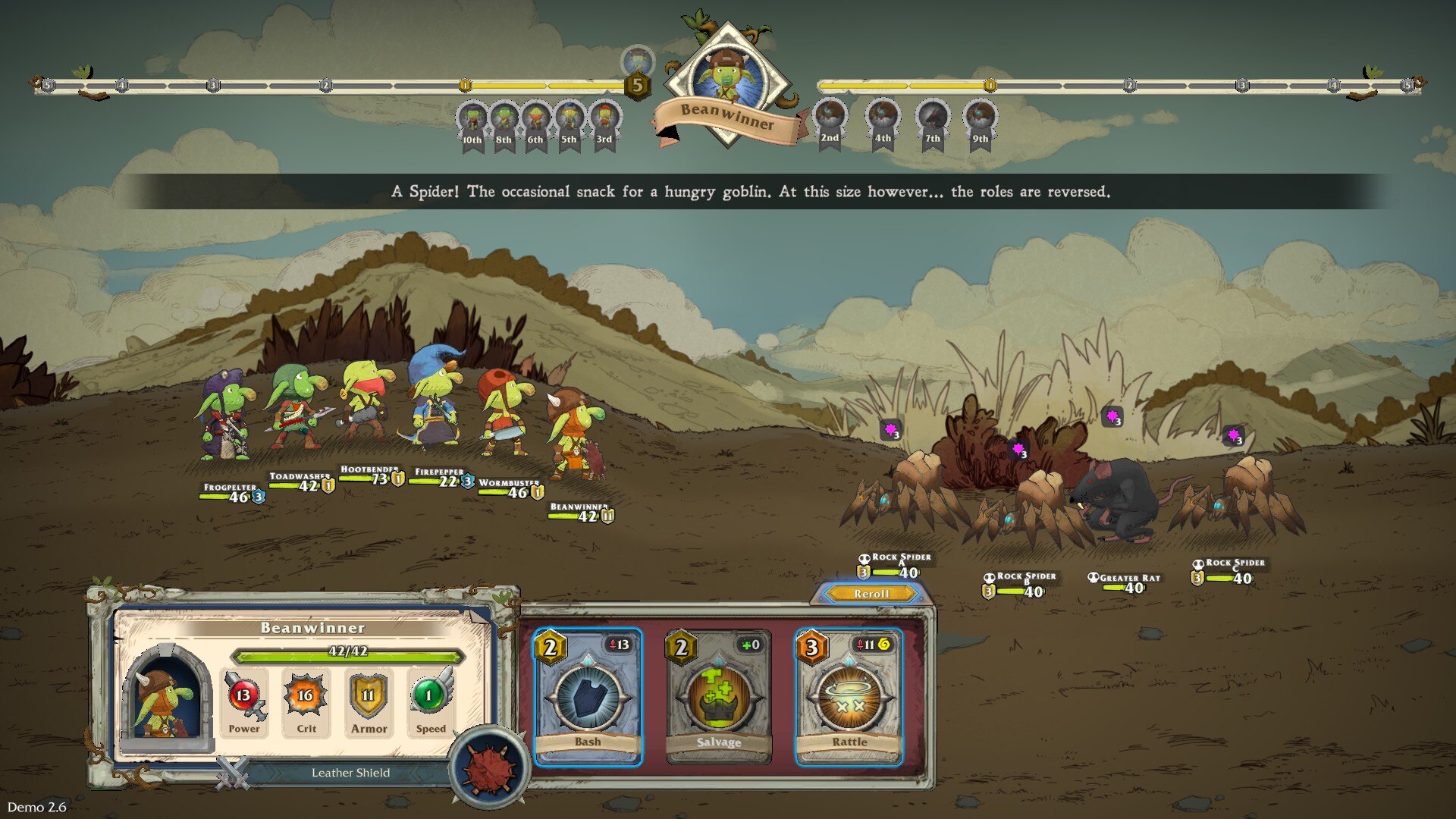Image resolution: width=1456 pixels, height=819 pixels.
Task: Open the Leather Shield equipment bar
Action: pos(350,773)
